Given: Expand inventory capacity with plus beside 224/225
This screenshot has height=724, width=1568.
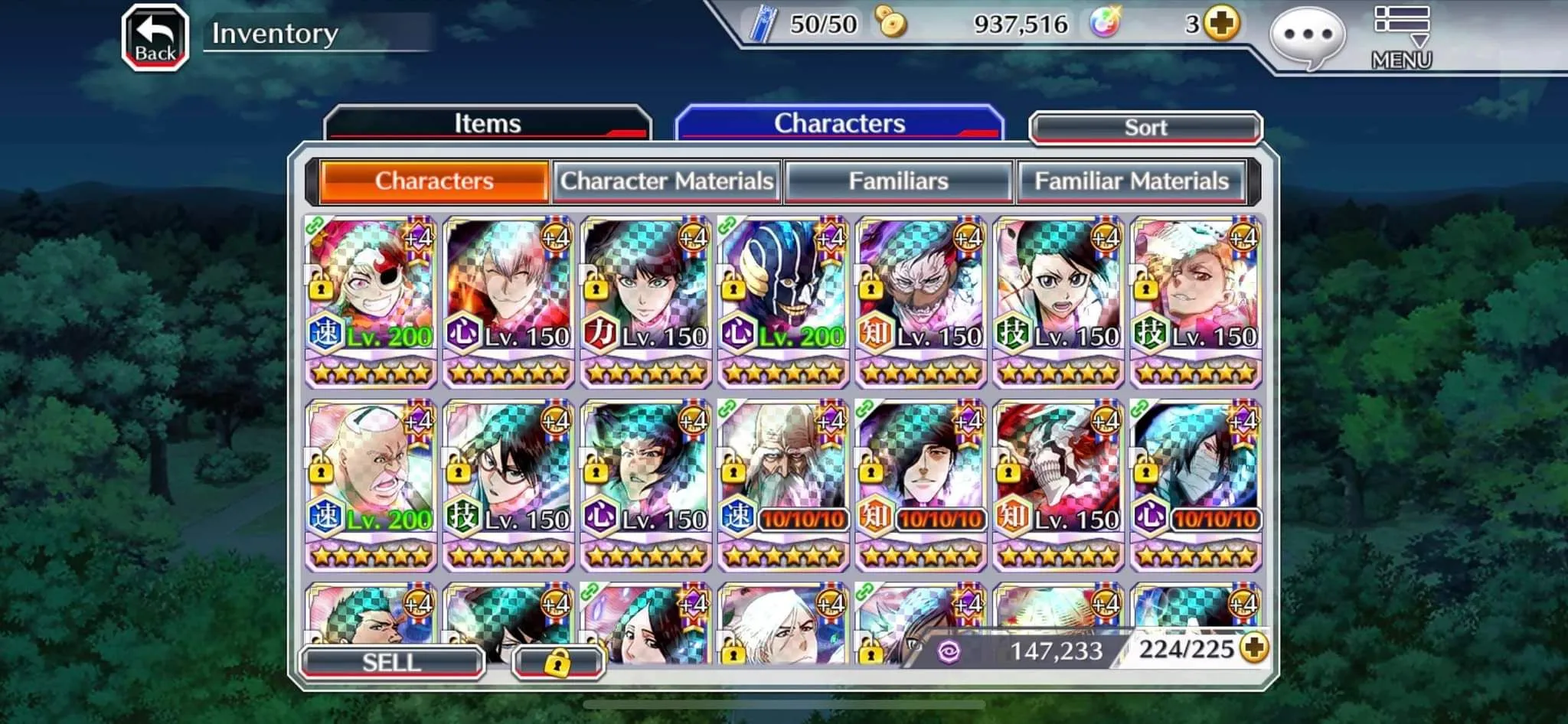Looking at the screenshot, I should [1254, 649].
